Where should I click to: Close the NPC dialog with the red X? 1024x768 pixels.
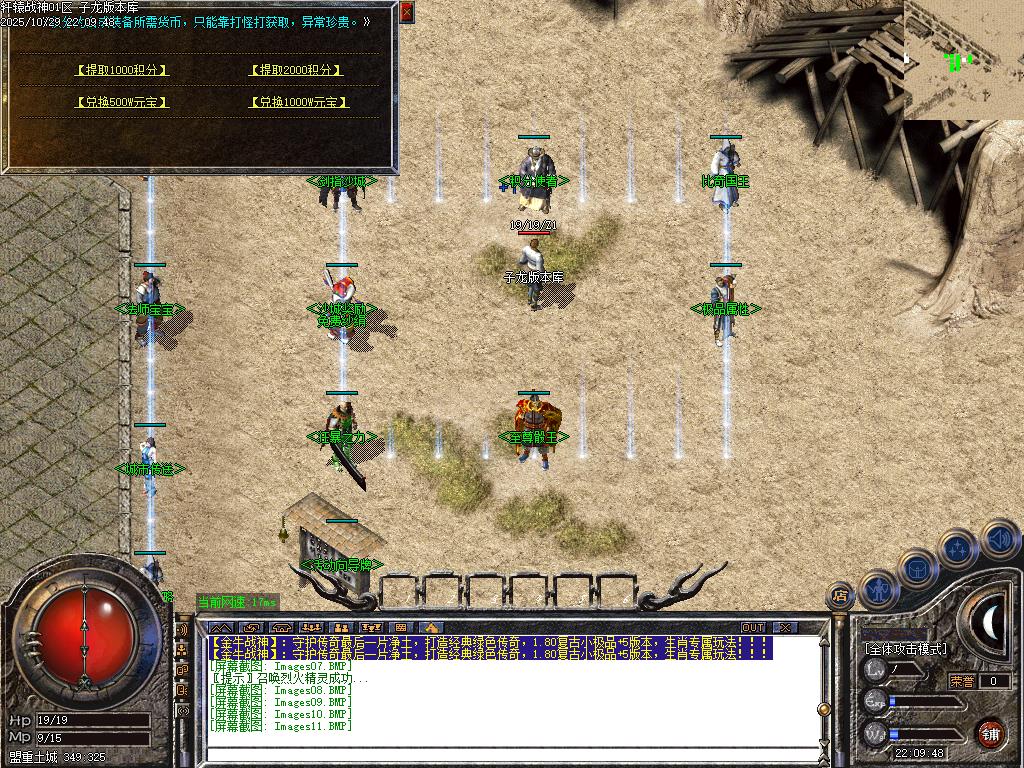coord(406,12)
